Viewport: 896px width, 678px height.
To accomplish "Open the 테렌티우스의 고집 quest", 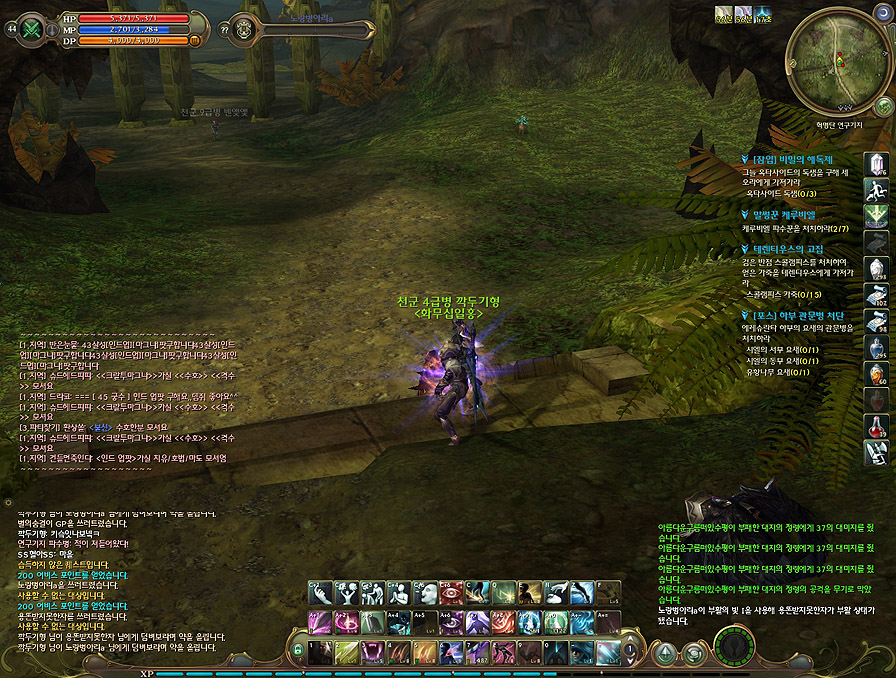I will (793, 249).
